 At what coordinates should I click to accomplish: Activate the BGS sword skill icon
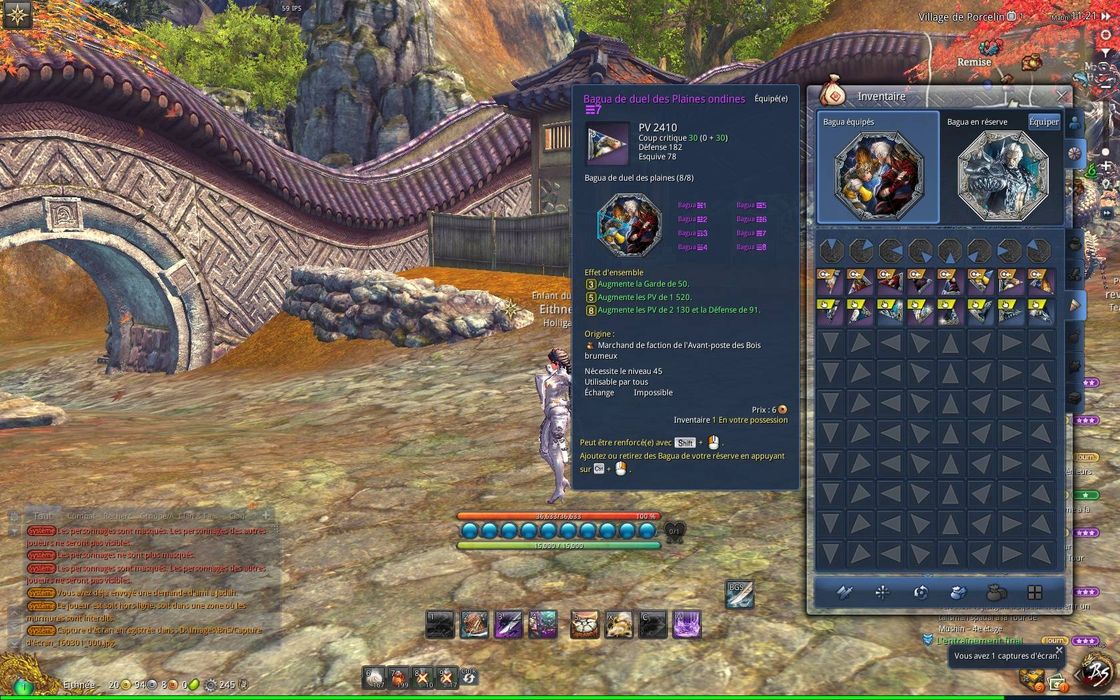tap(739, 594)
